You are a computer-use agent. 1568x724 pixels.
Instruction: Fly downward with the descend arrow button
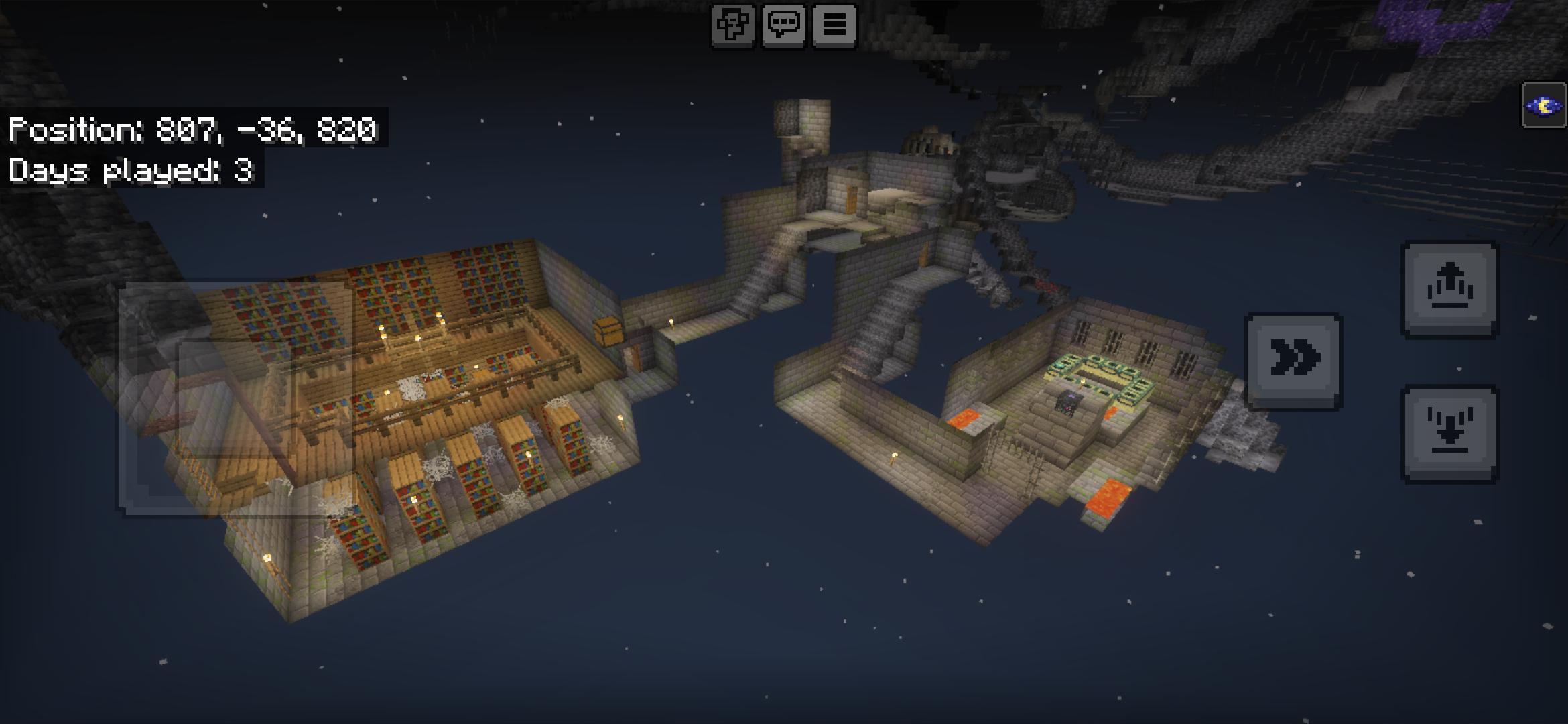[1449, 434]
